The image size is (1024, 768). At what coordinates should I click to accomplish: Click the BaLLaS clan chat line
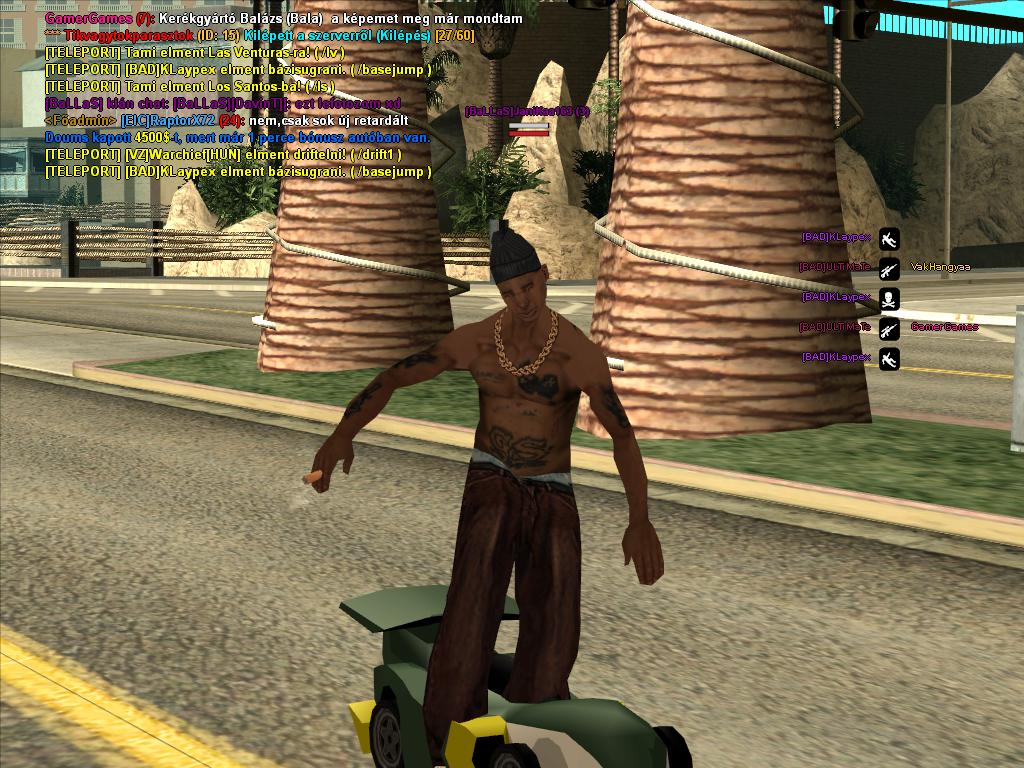click(x=222, y=104)
